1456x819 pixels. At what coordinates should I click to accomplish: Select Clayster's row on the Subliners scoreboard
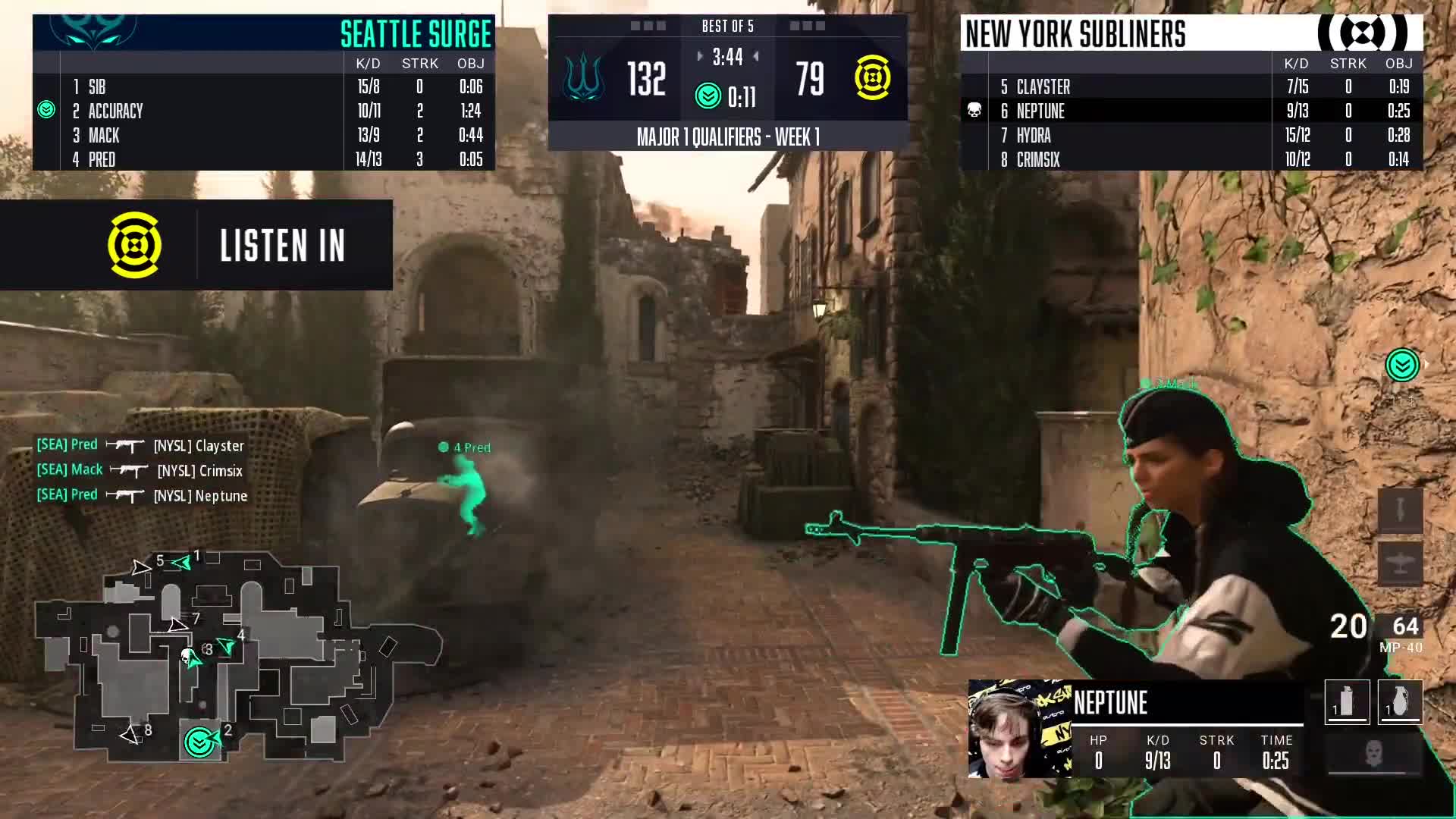1191,86
